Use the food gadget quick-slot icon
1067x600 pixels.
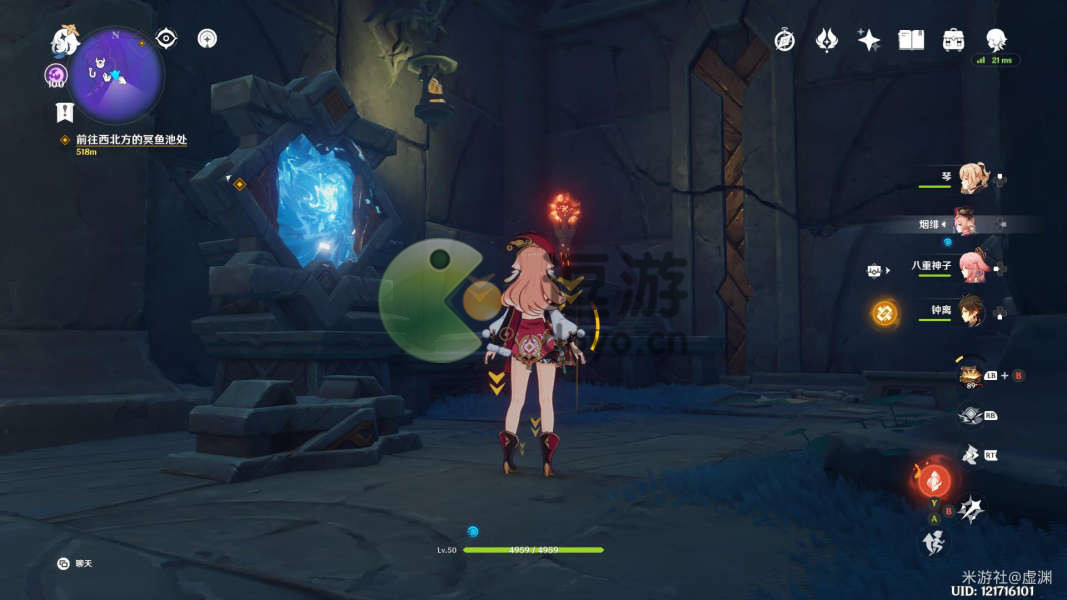[x=969, y=375]
